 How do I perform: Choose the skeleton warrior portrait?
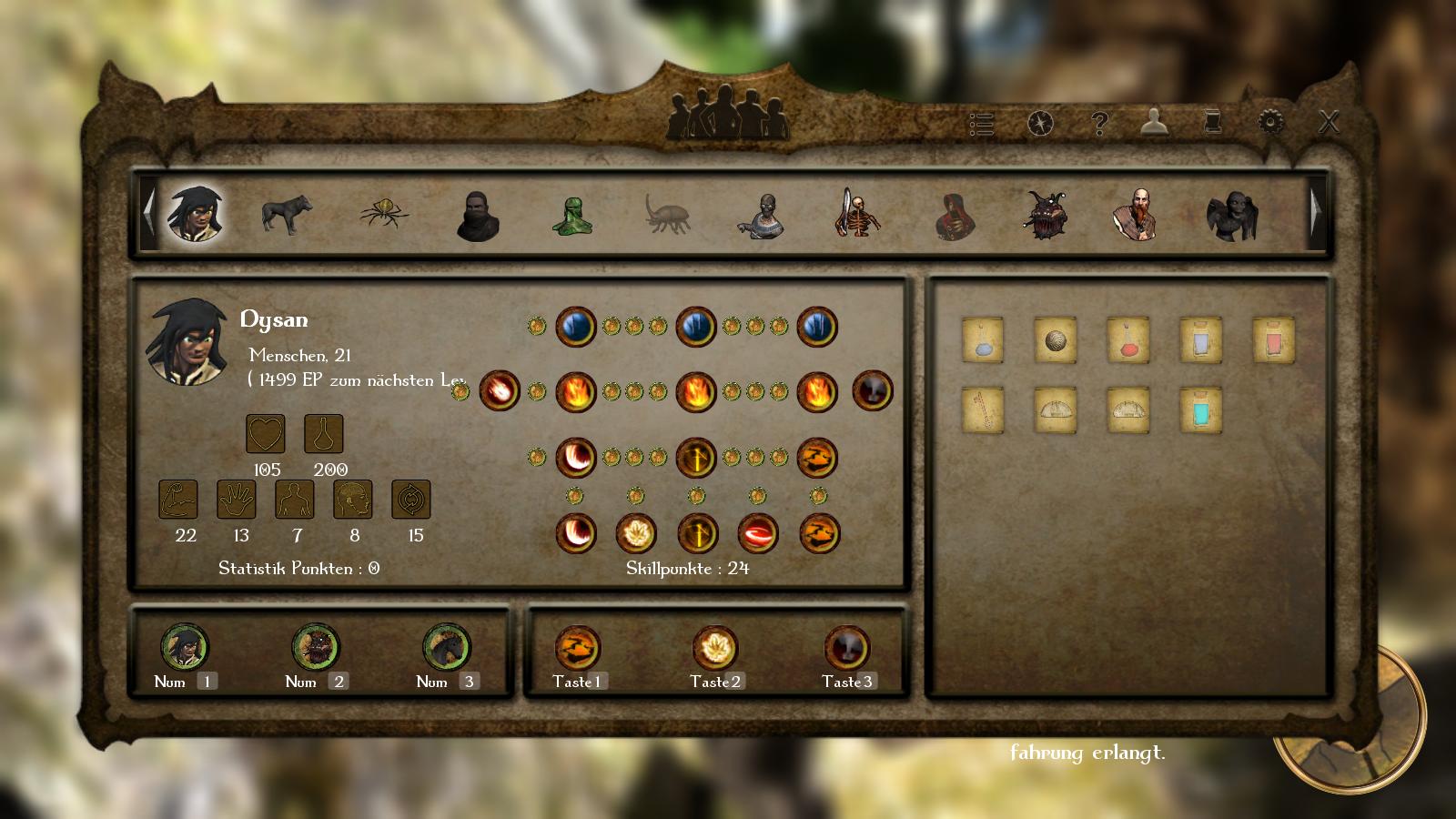pyautogui.click(x=855, y=215)
